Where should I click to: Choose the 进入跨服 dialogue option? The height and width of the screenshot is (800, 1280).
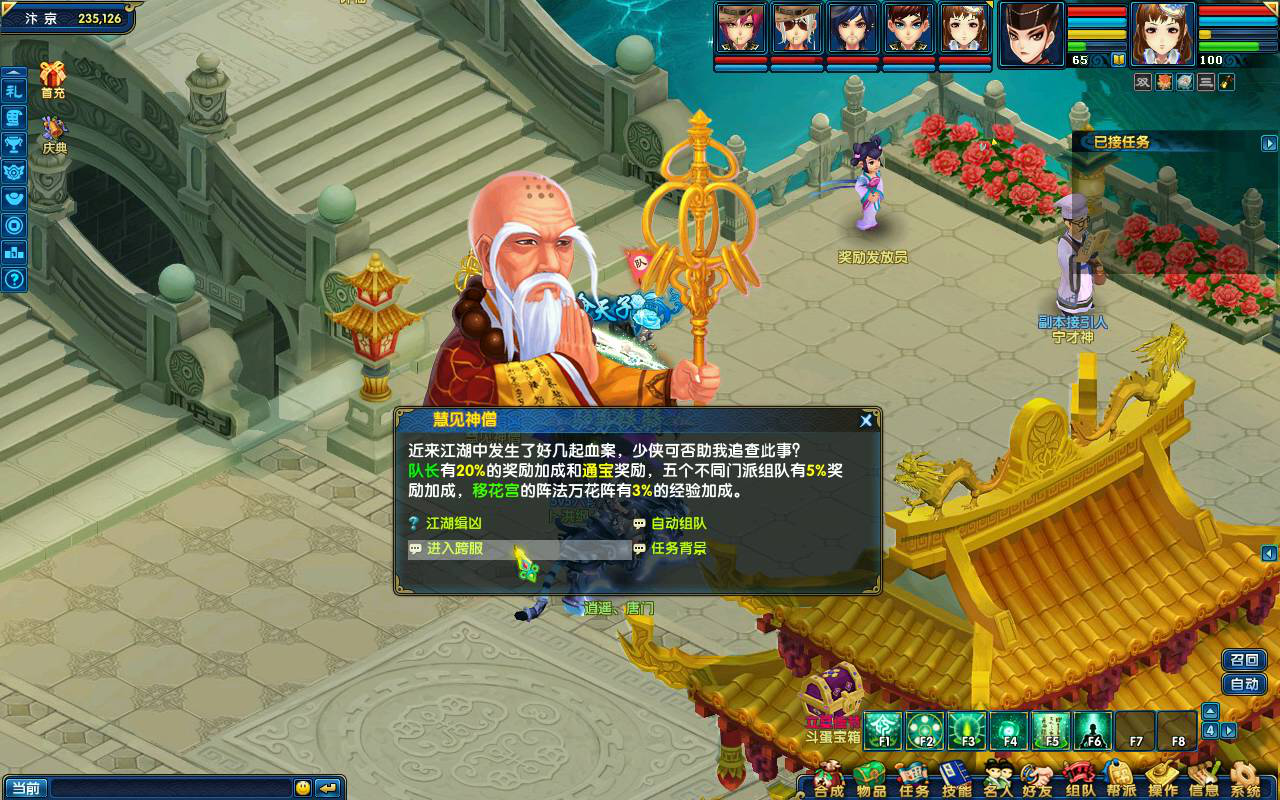(455, 549)
